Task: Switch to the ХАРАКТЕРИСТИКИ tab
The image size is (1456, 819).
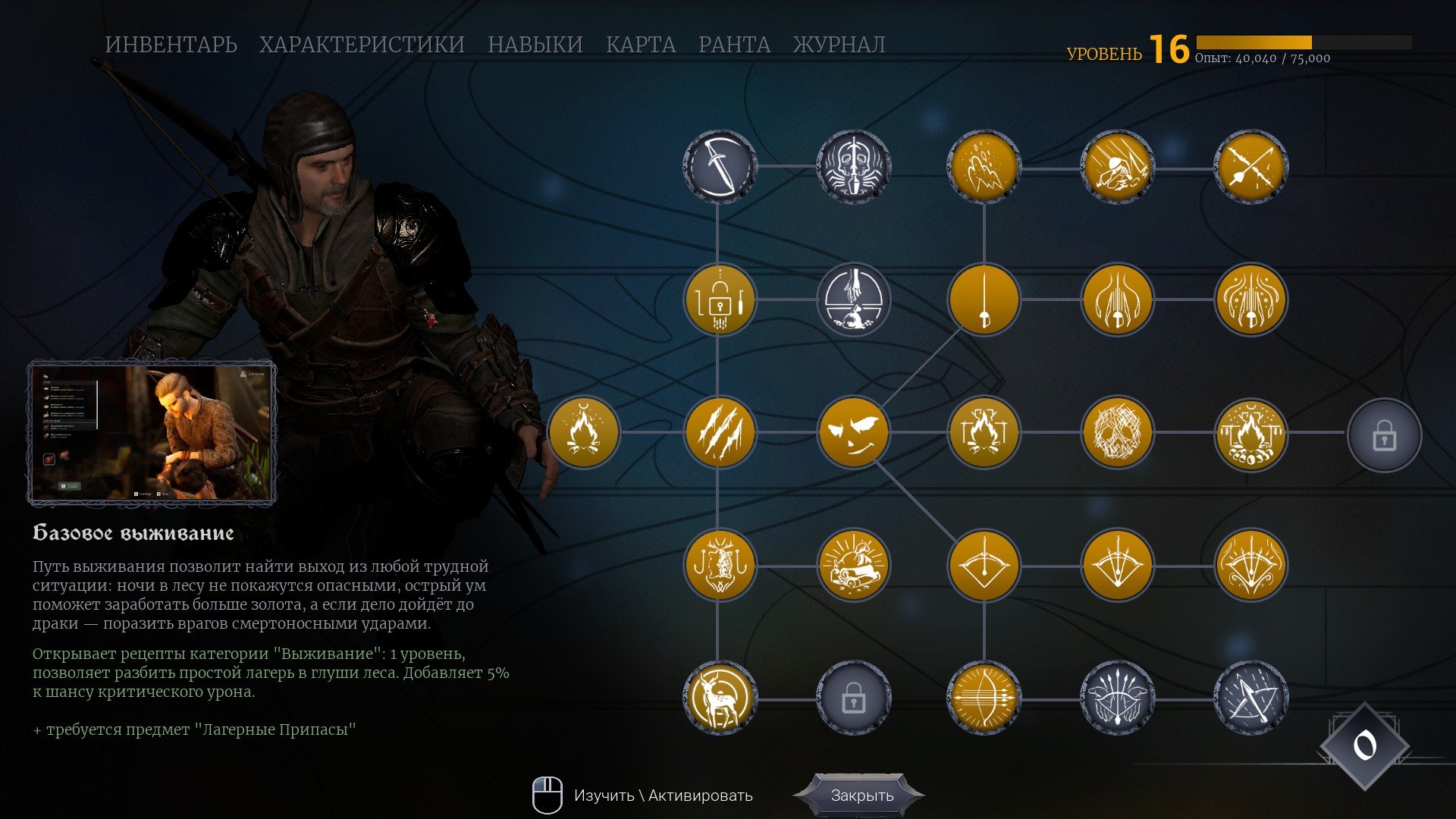Action: 362,45
